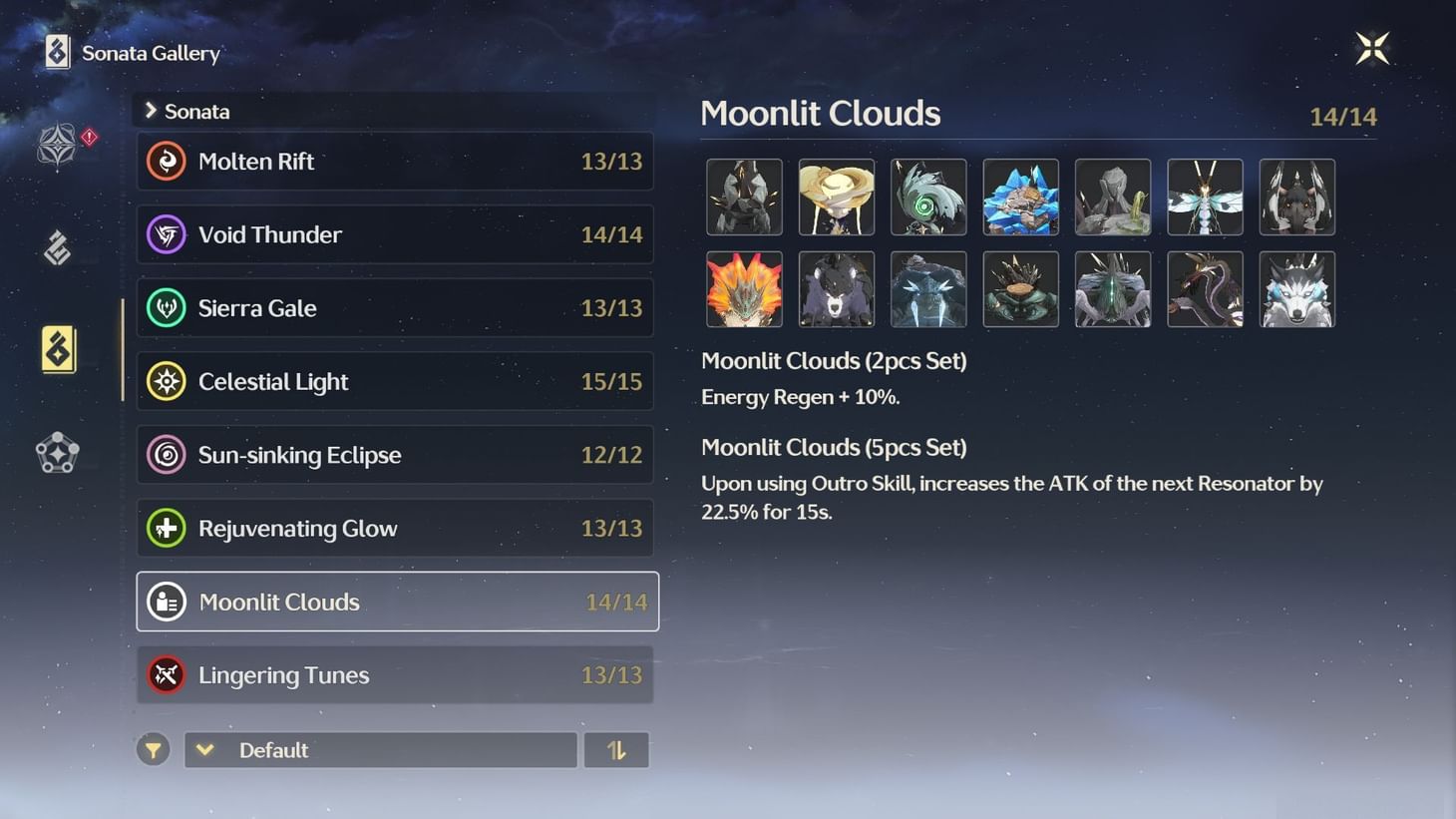
Task: Click the Sonata Gallery card icon top left
Action: tap(55, 51)
